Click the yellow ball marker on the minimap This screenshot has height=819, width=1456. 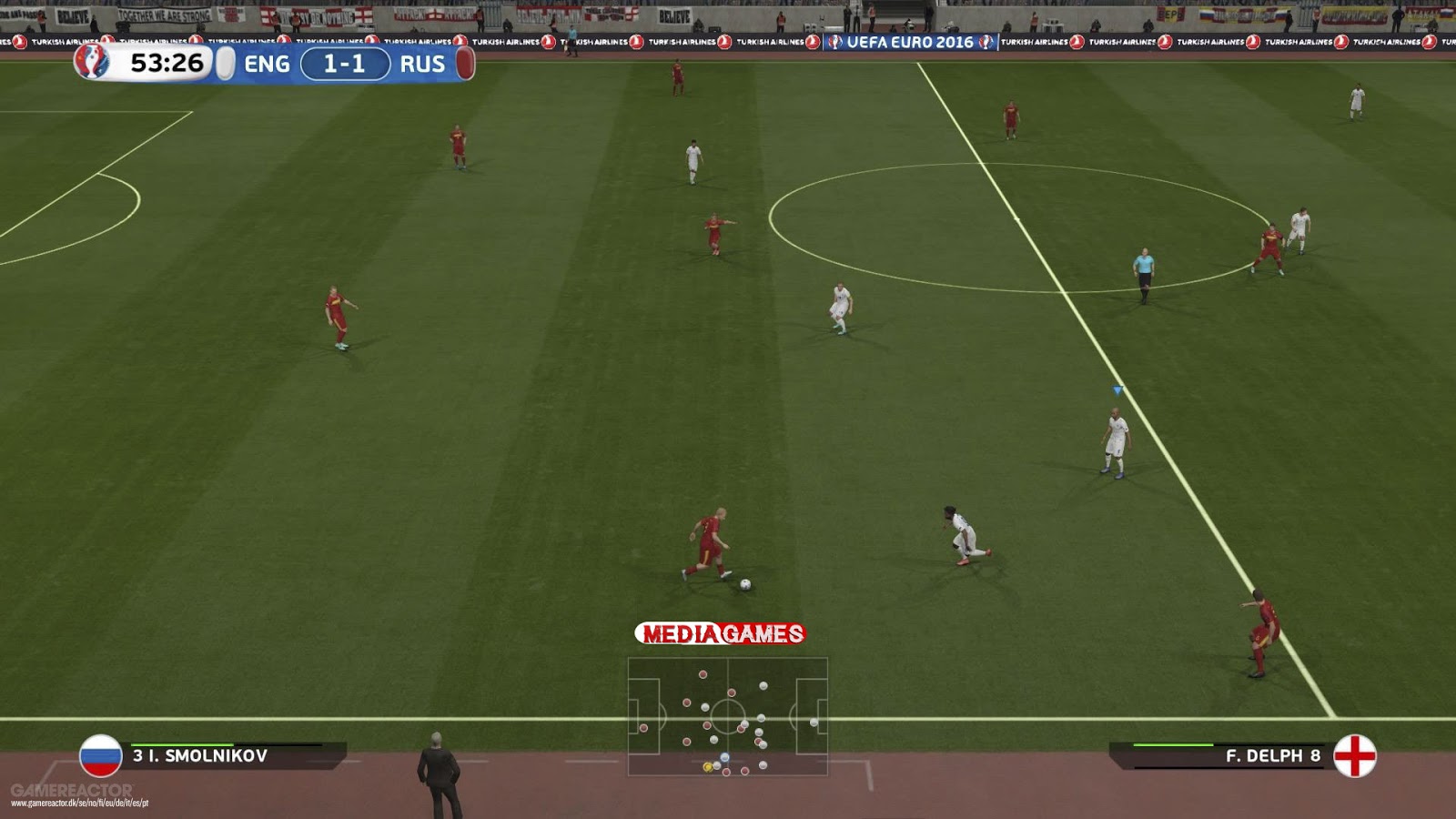tap(708, 767)
